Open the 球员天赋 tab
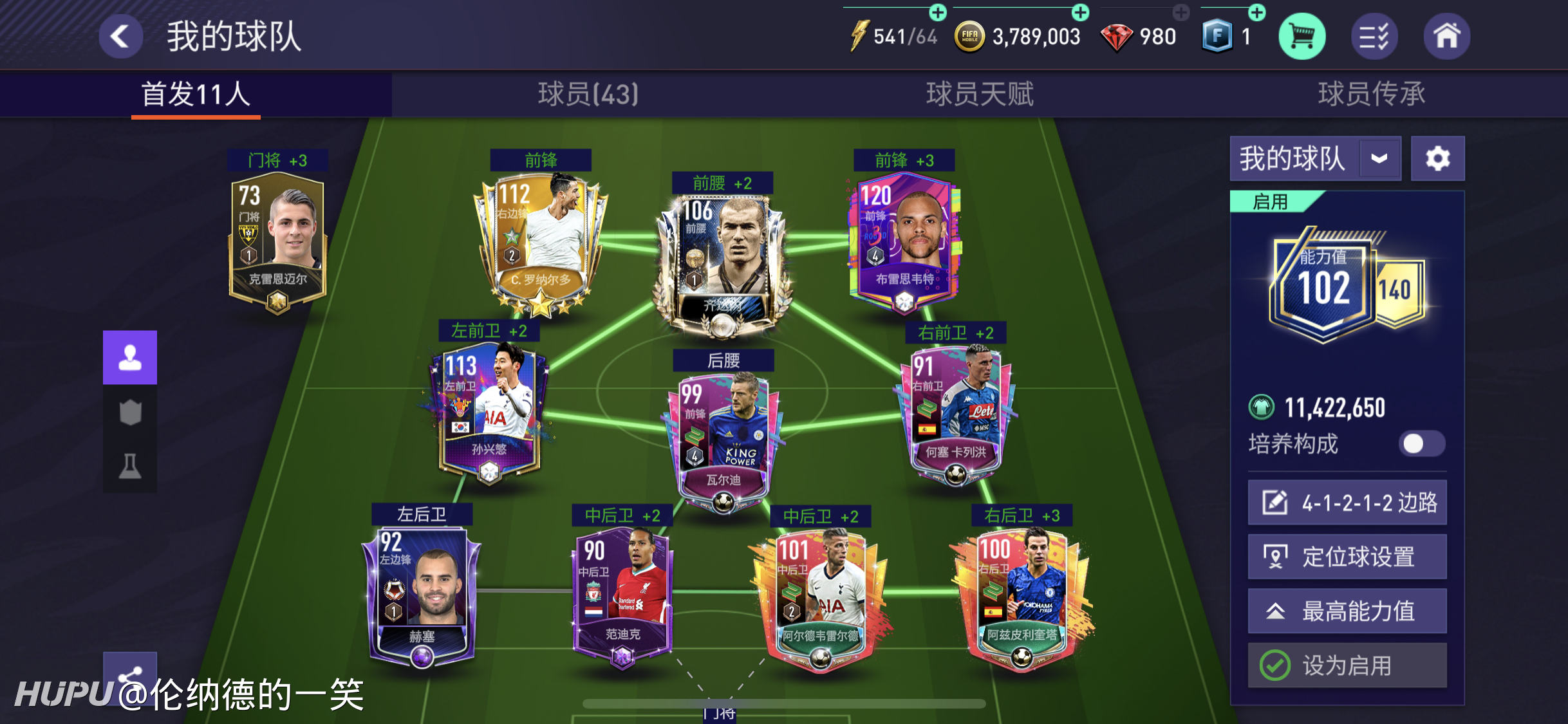Image resolution: width=1568 pixels, height=724 pixels. pos(979,94)
